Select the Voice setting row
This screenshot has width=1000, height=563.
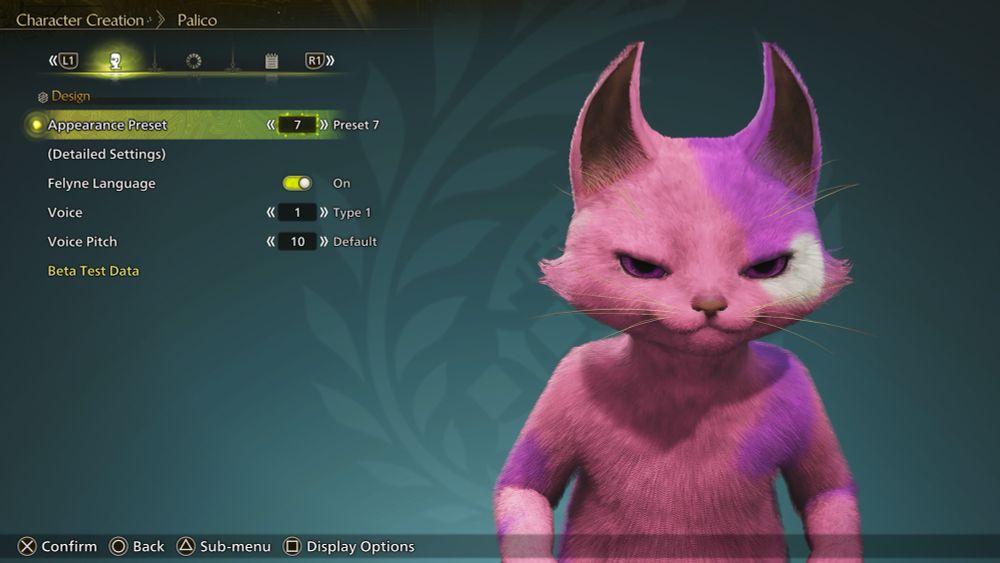click(66, 212)
